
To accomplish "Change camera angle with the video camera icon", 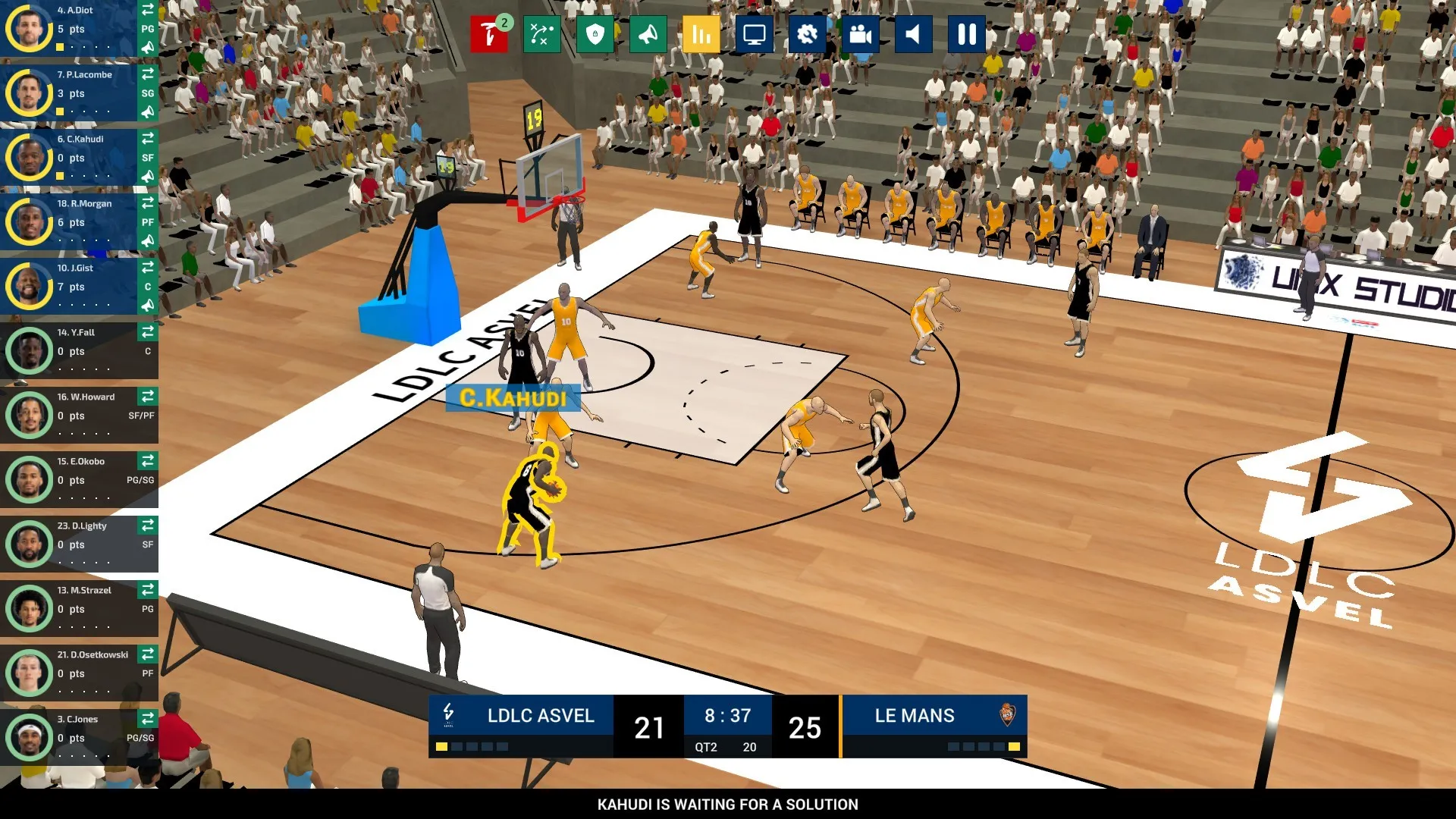I will pos(860,33).
